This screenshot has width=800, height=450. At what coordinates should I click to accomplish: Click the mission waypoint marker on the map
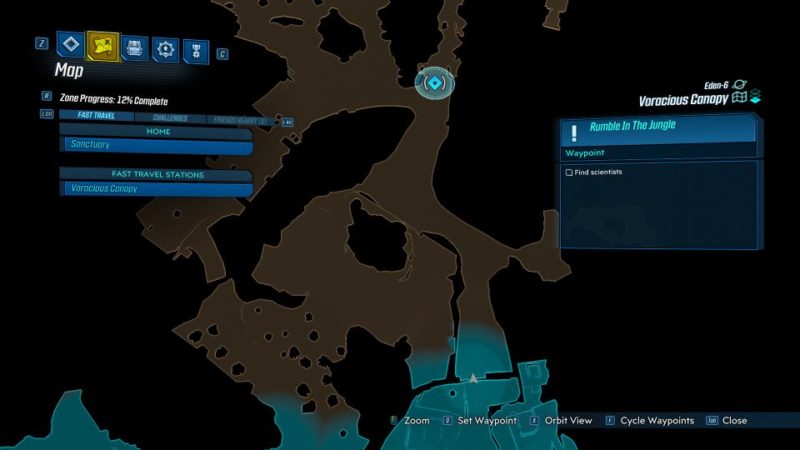434,83
